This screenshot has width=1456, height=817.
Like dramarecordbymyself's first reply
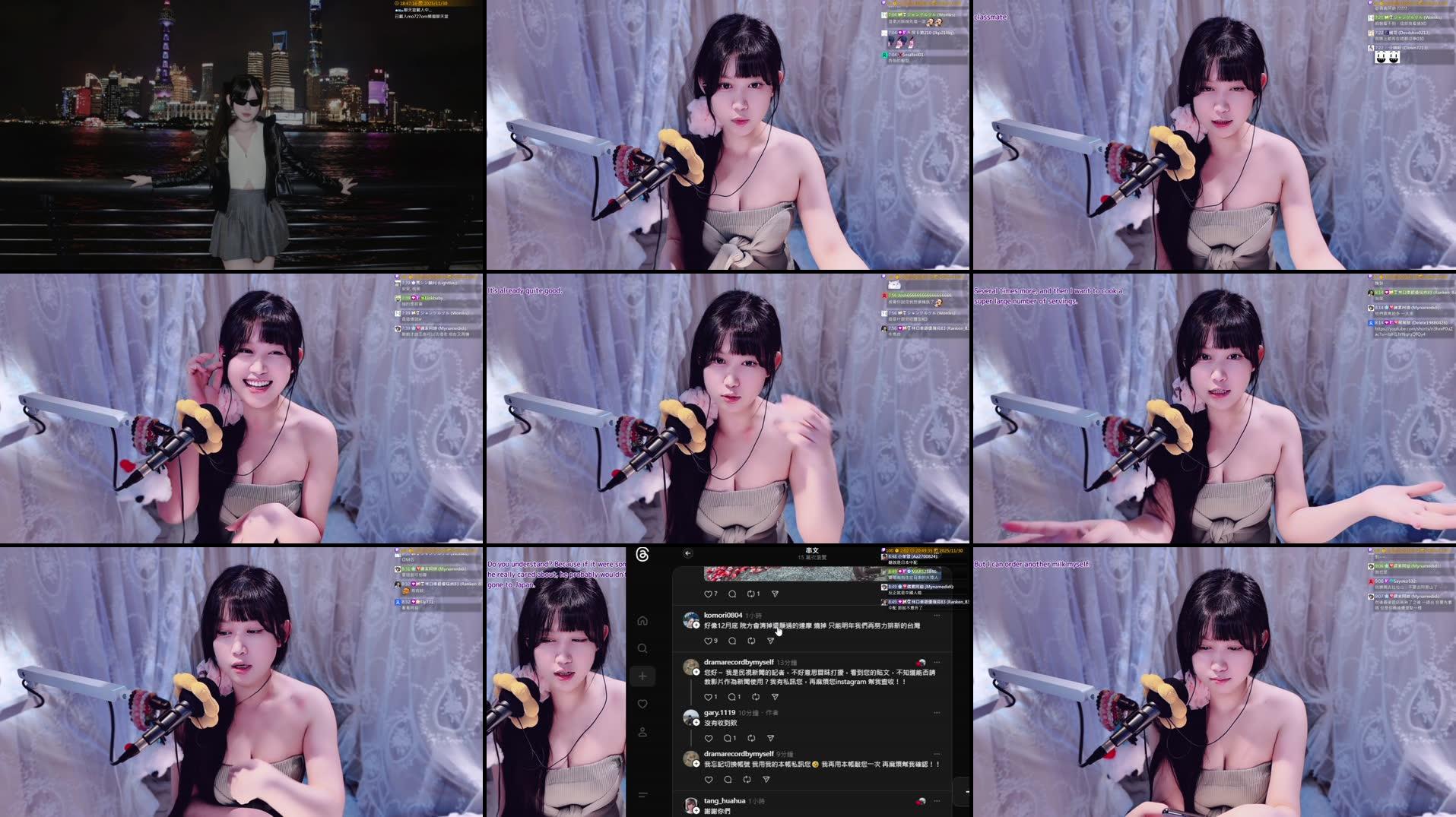[707, 697]
